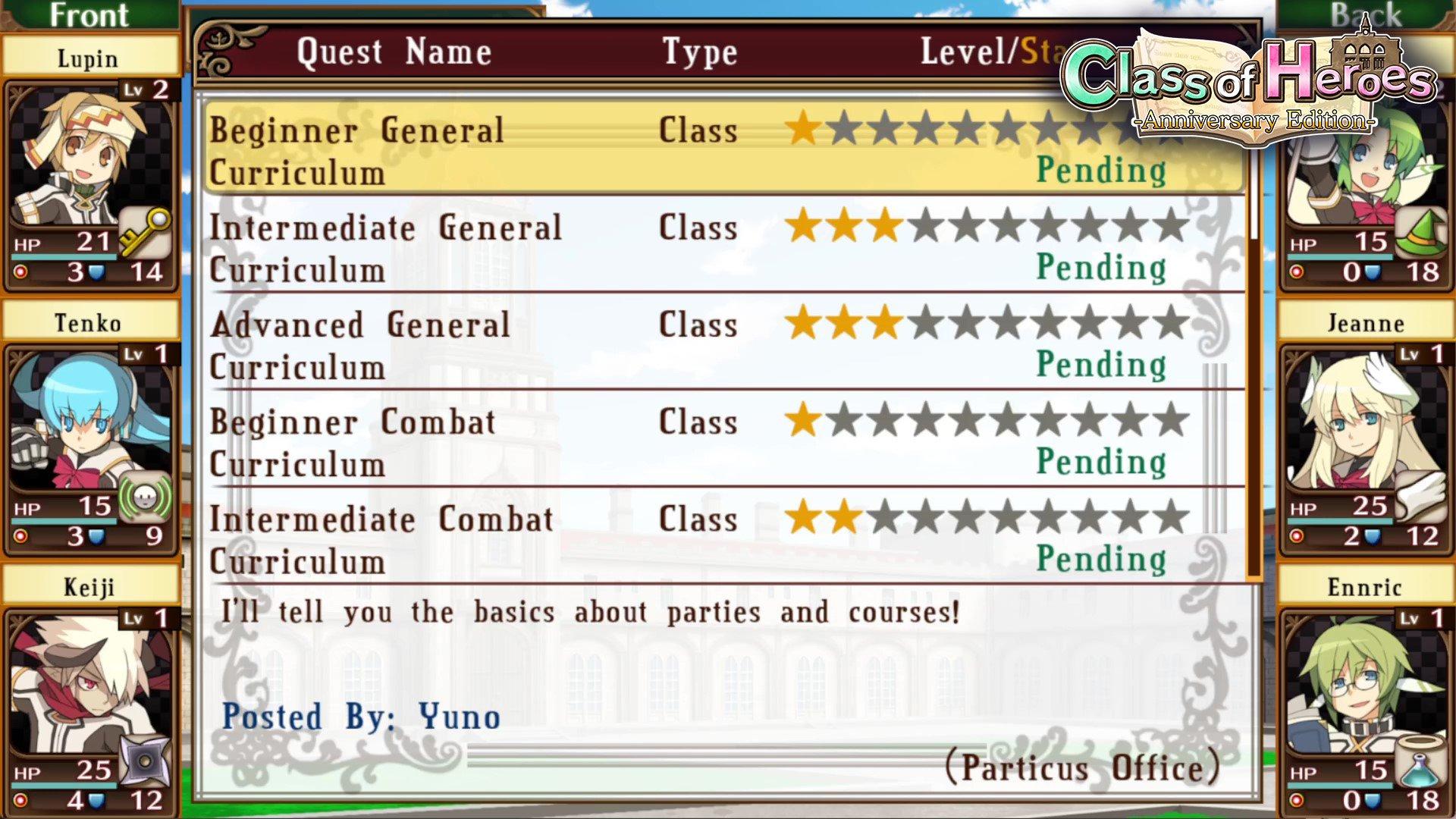Switch to the Front party panel

click(x=89, y=15)
